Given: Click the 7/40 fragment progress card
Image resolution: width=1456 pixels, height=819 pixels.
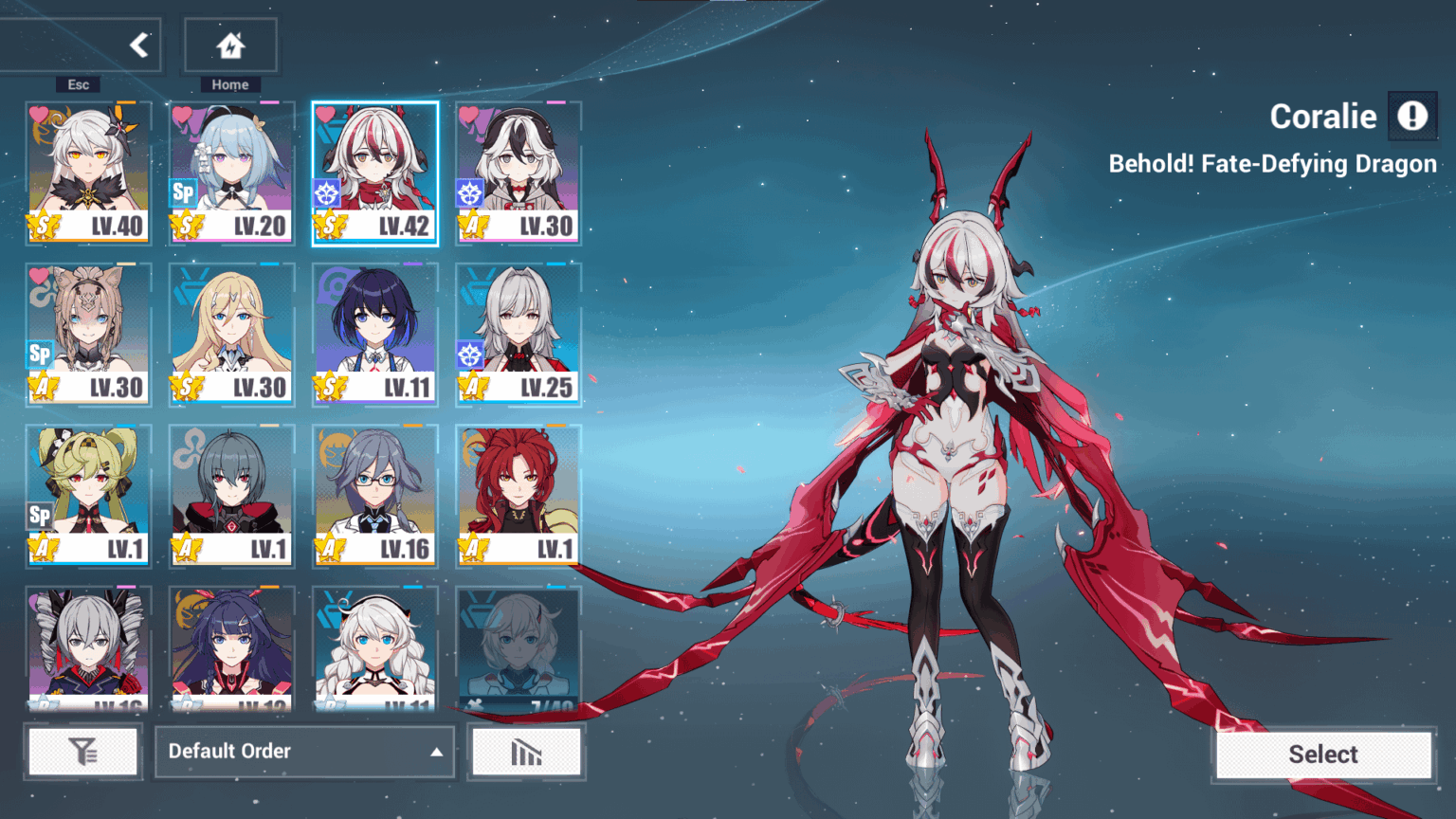Looking at the screenshot, I should pos(519,647).
